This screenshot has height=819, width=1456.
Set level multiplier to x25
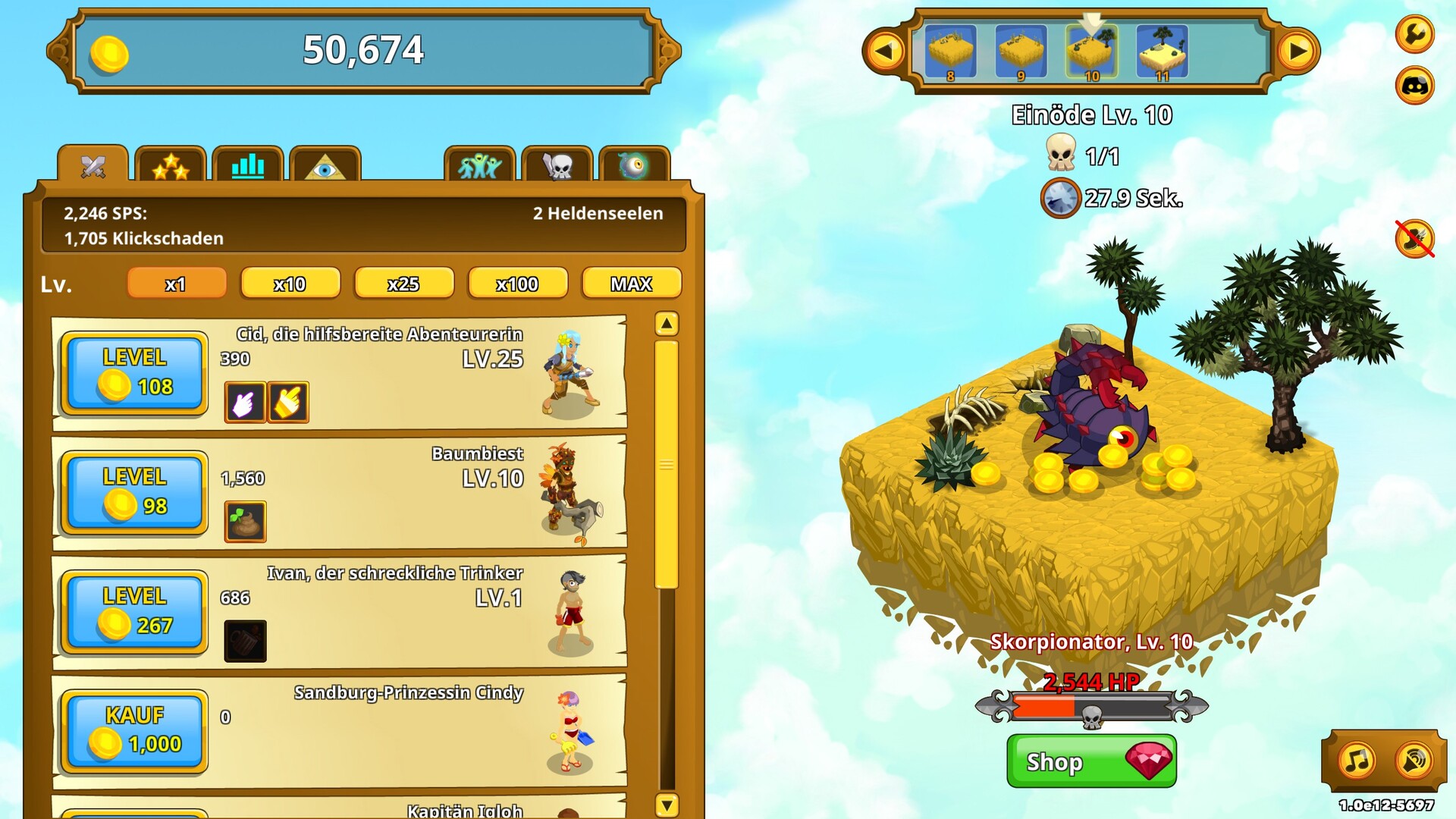click(403, 284)
